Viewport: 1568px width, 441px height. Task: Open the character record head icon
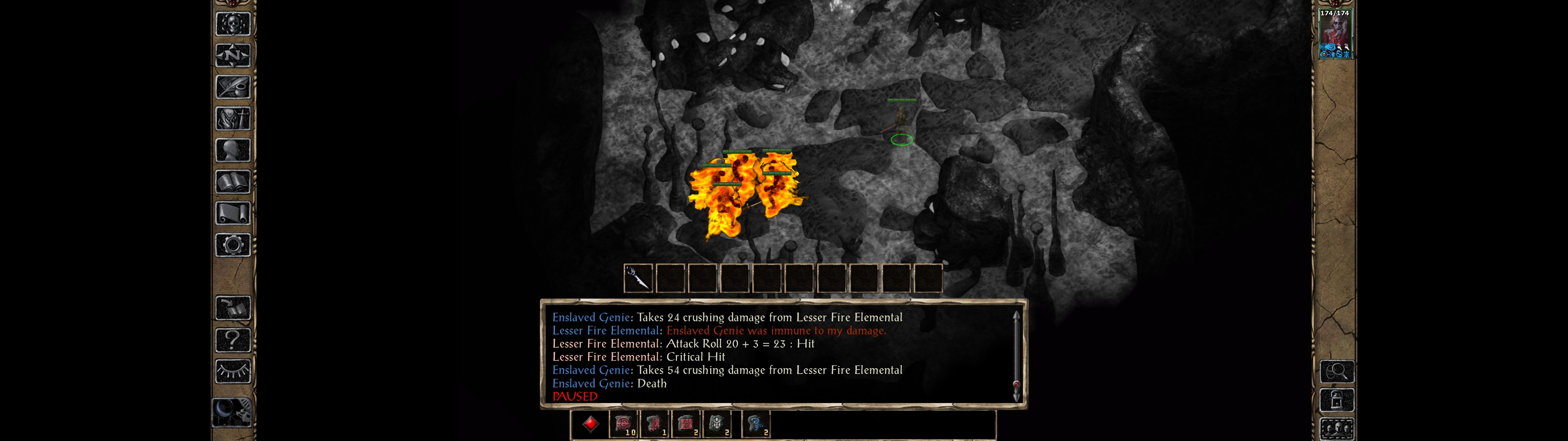click(x=232, y=150)
